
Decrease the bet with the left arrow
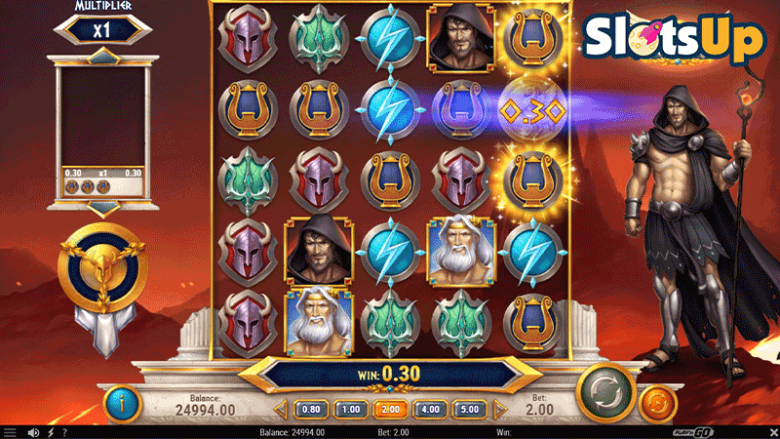pos(282,409)
